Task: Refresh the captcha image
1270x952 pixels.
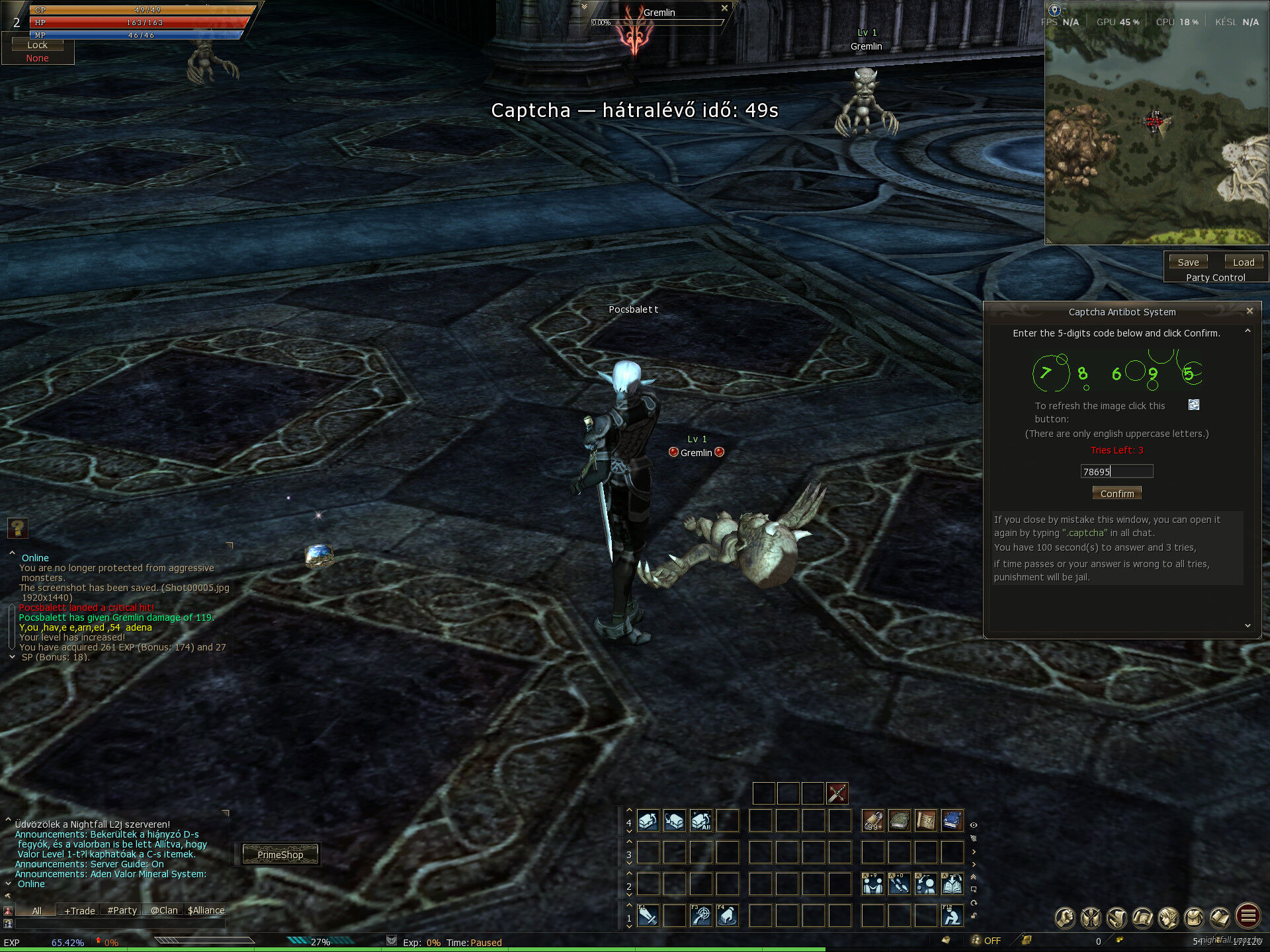Action: click(1194, 405)
